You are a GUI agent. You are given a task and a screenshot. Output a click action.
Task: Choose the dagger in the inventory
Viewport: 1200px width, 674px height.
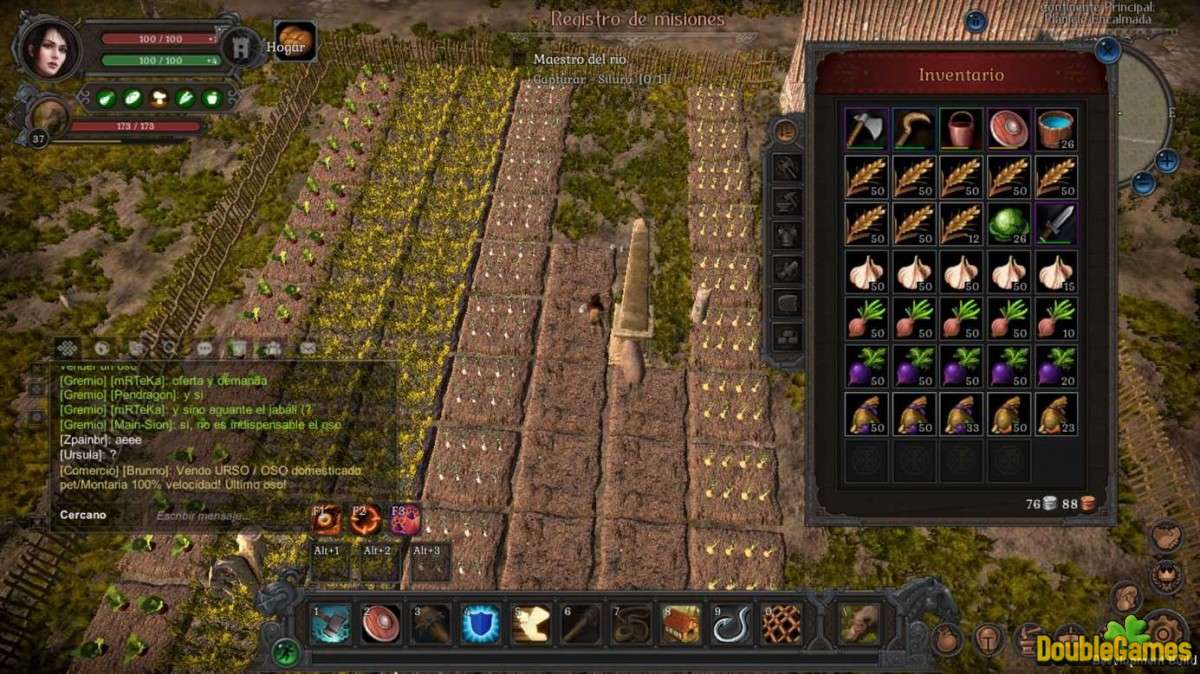pos(1056,223)
